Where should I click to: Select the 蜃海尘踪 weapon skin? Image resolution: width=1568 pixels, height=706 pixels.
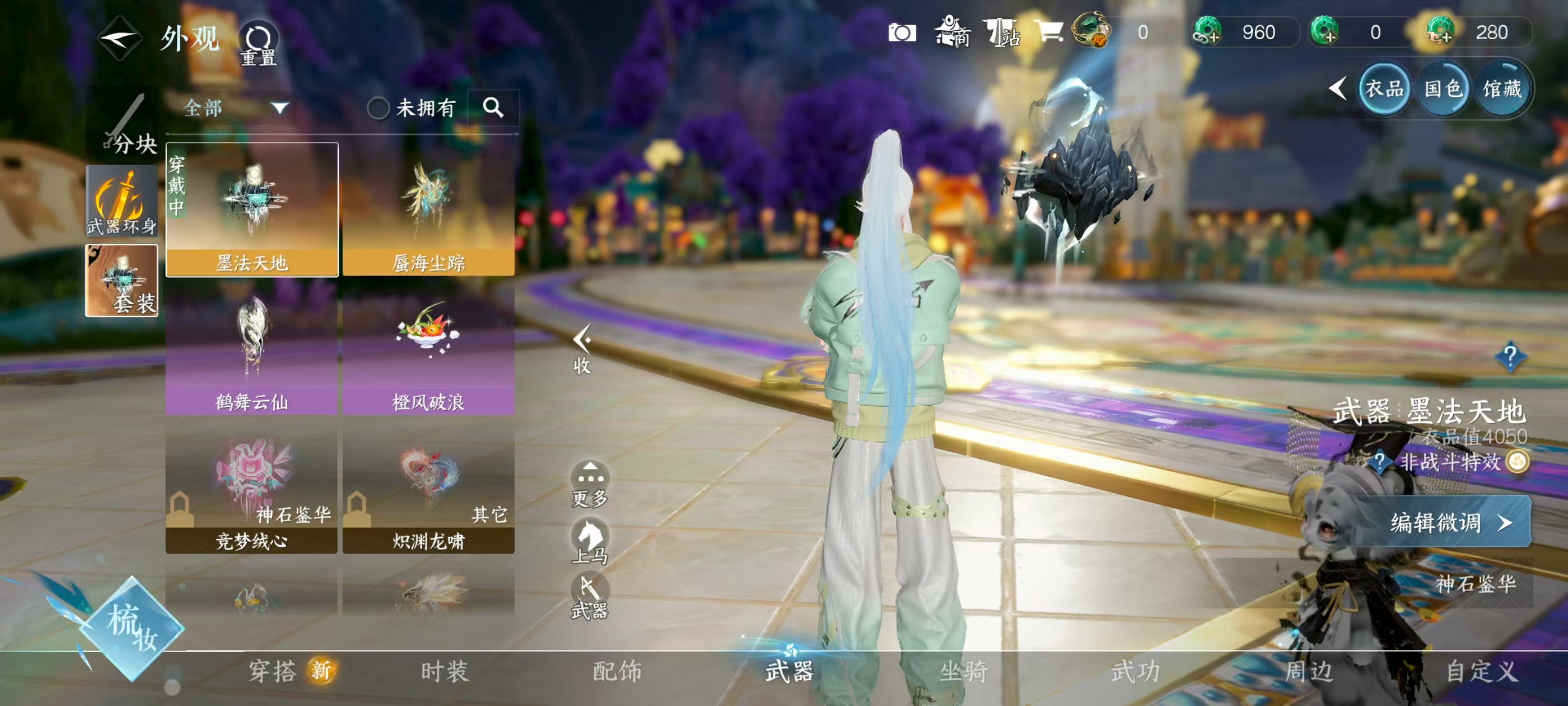[428, 210]
